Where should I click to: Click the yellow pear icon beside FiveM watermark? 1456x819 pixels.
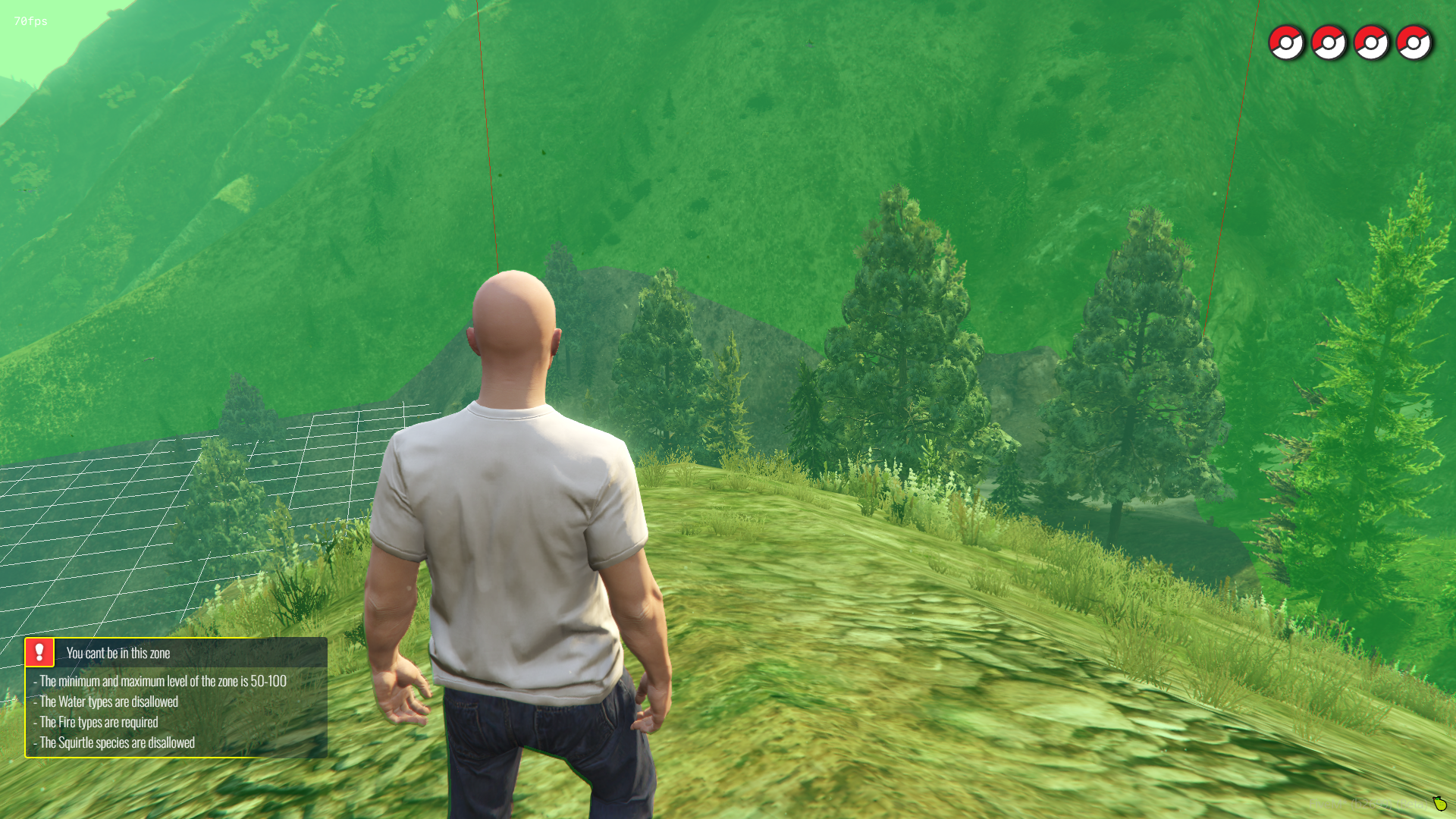(1439, 803)
